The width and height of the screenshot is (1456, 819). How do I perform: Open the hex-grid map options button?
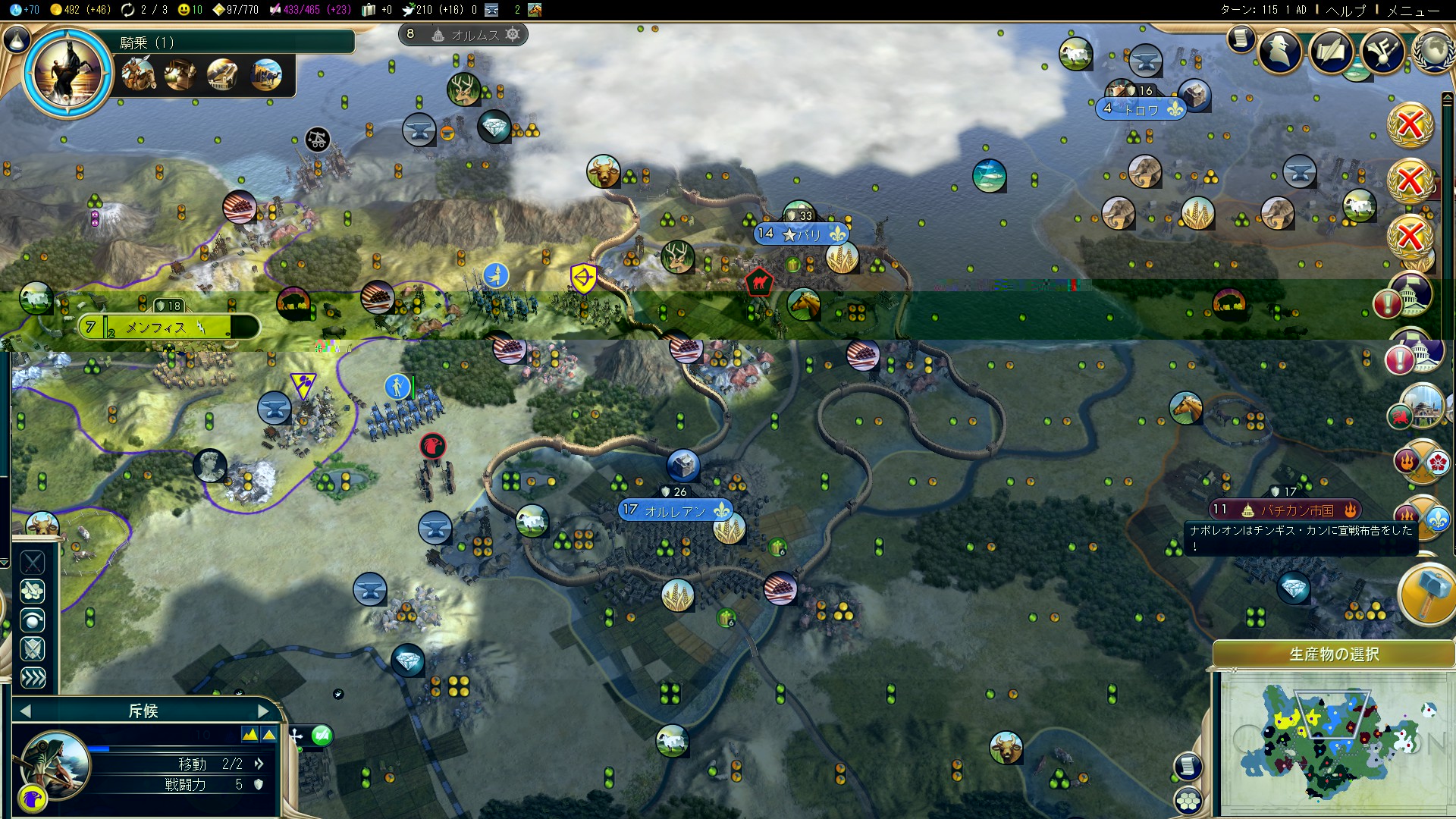click(x=1188, y=799)
